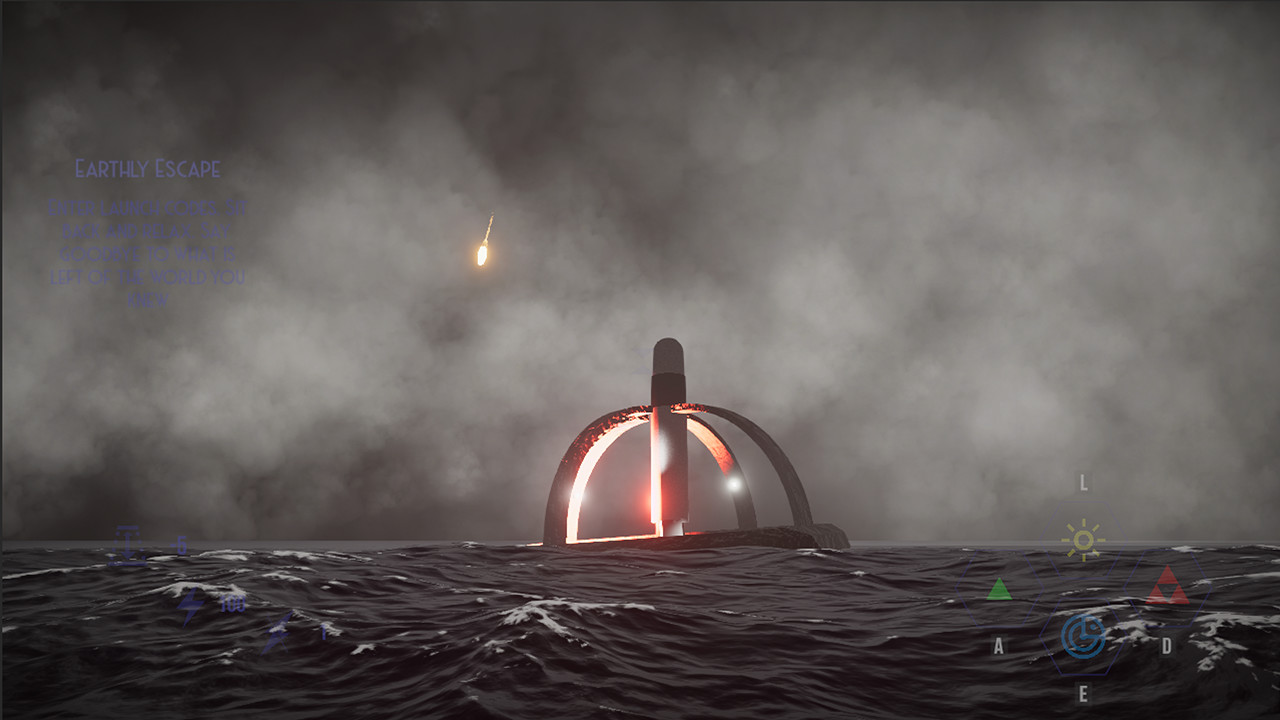Select the keybind label L above the hexagons

(x=1083, y=483)
